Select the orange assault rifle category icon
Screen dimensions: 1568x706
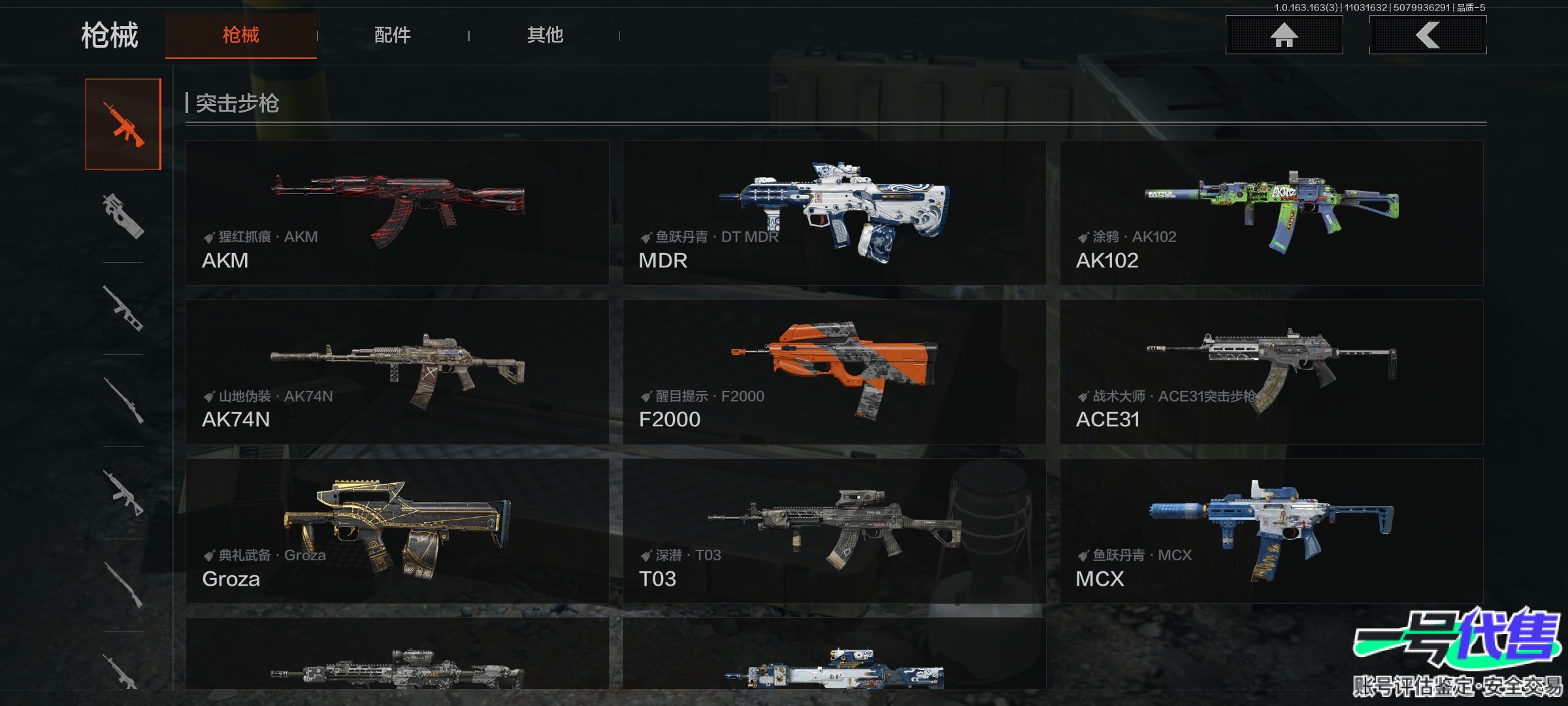123,124
